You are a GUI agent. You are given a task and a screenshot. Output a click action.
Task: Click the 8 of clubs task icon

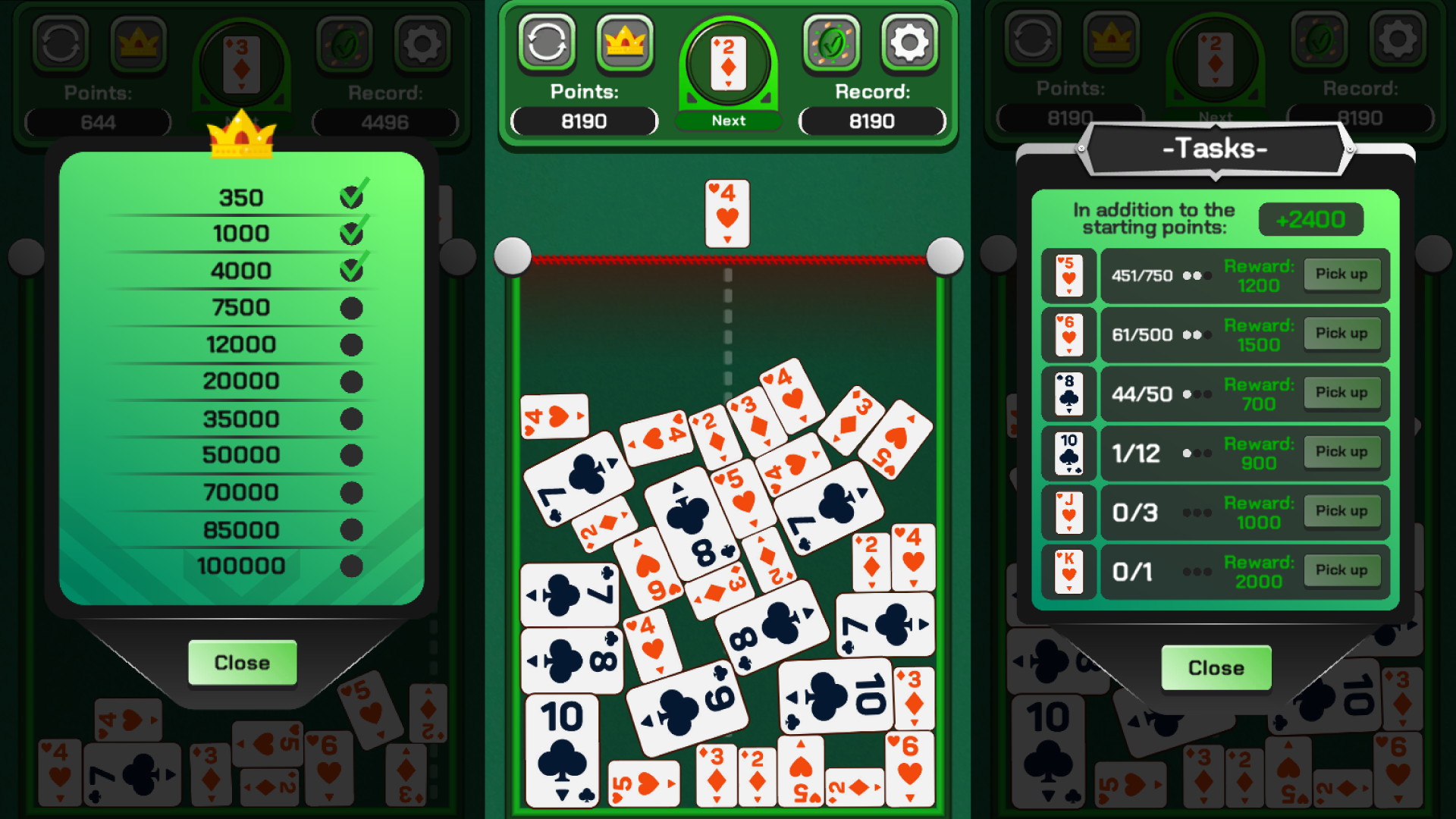1068,393
